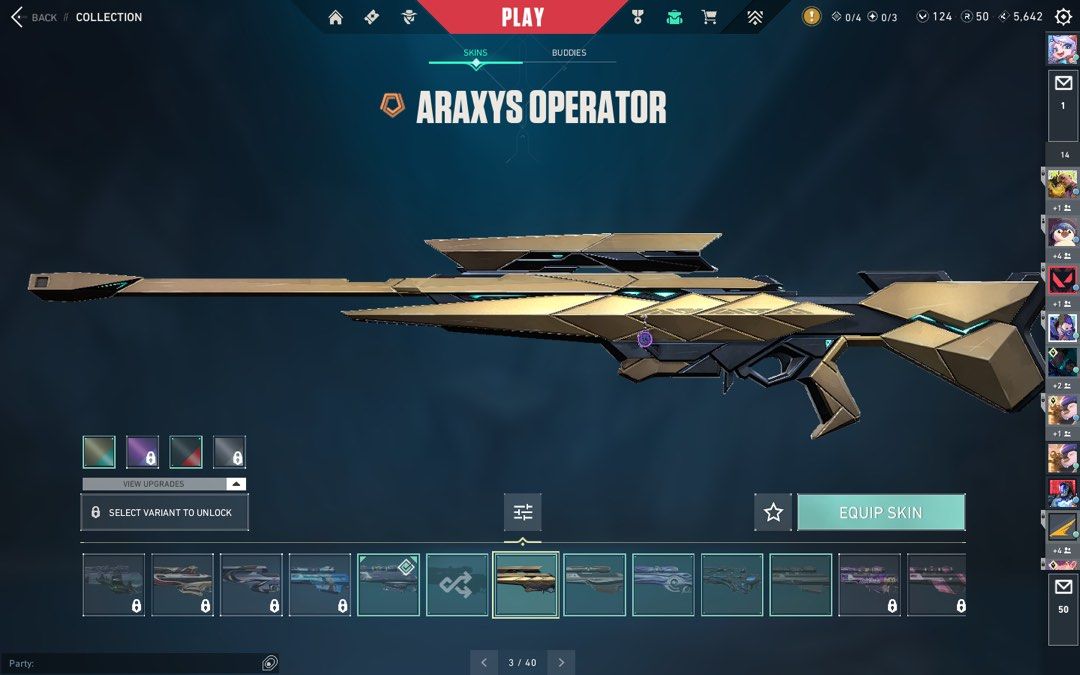Image resolution: width=1080 pixels, height=675 pixels.
Task: Click Select Variant to Unlock
Action: 164,512
